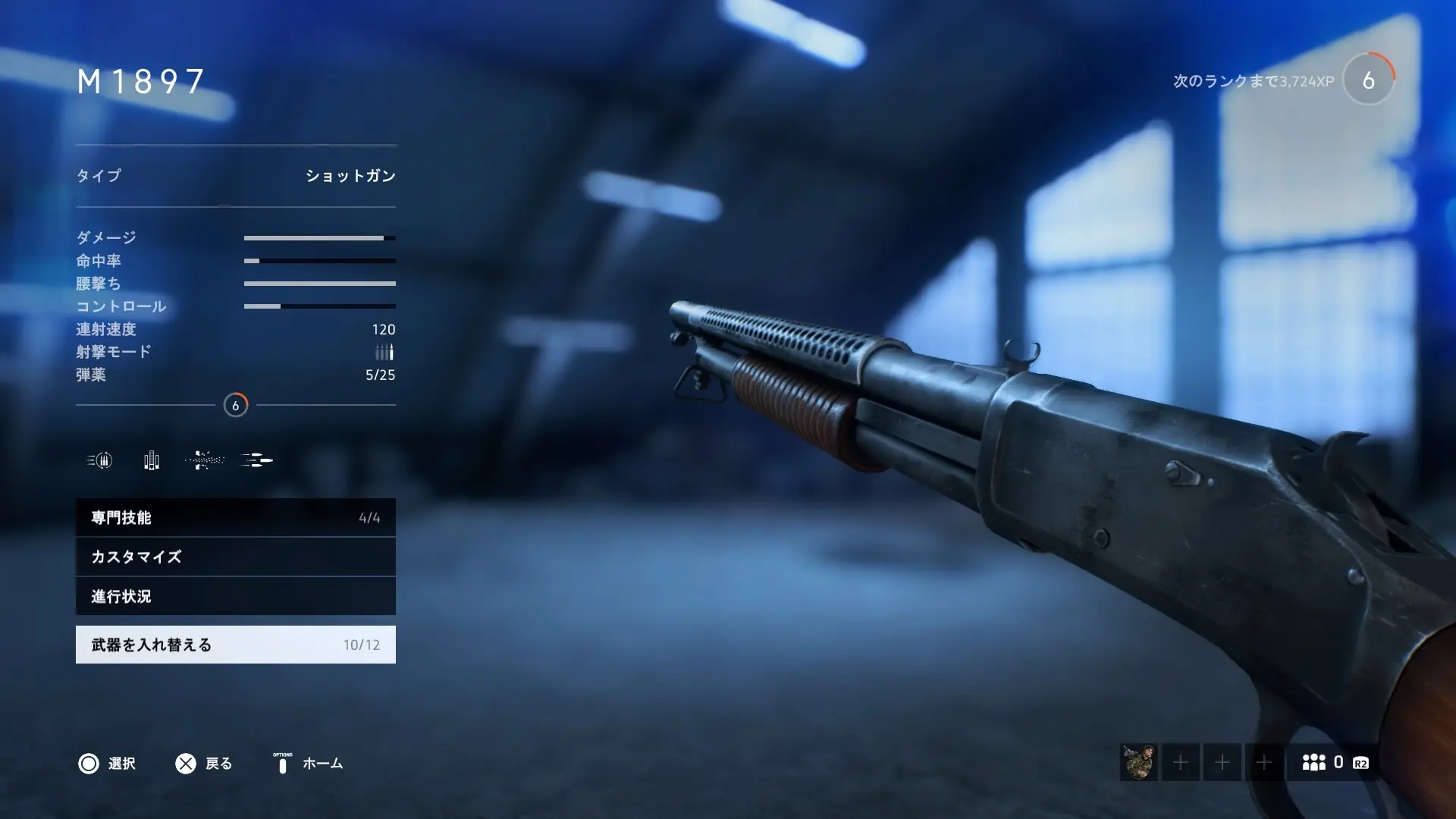1456x819 pixels.
Task: Click the ダメージ damage stat bar
Action: pyautogui.click(x=318, y=237)
